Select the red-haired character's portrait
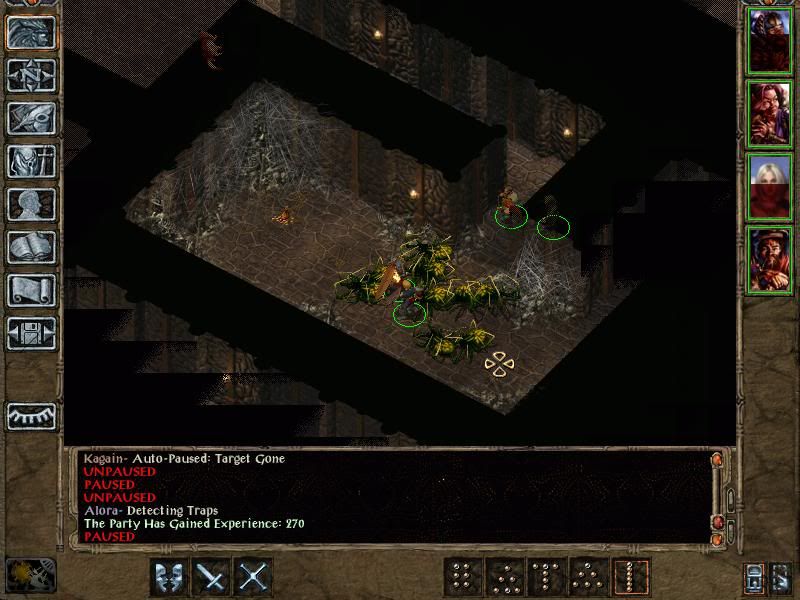This screenshot has height=600, width=800. point(770,114)
